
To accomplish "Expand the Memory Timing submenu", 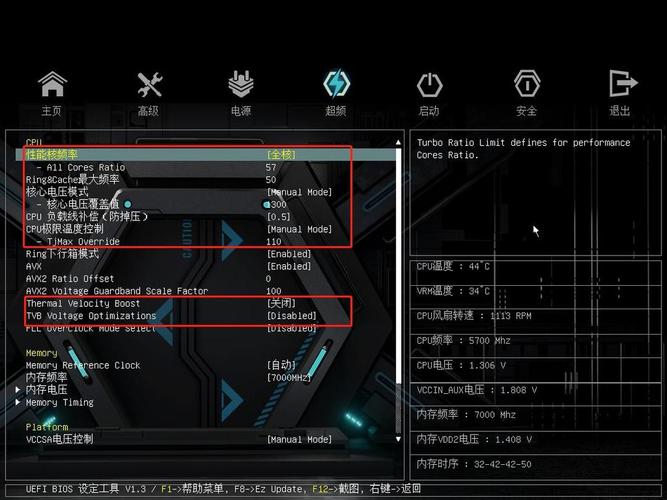I will 60,402.
